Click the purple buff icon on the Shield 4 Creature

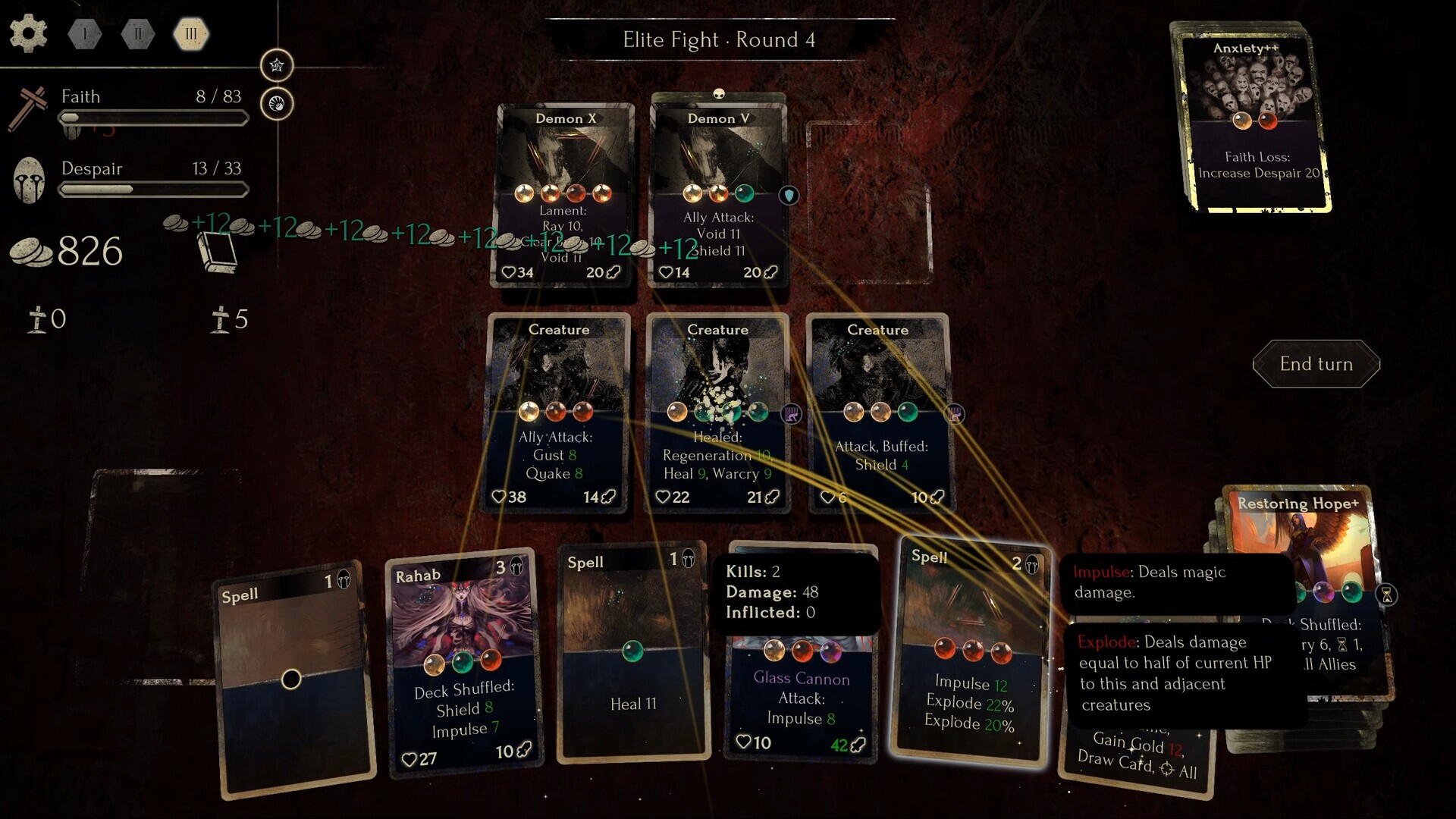(x=956, y=414)
